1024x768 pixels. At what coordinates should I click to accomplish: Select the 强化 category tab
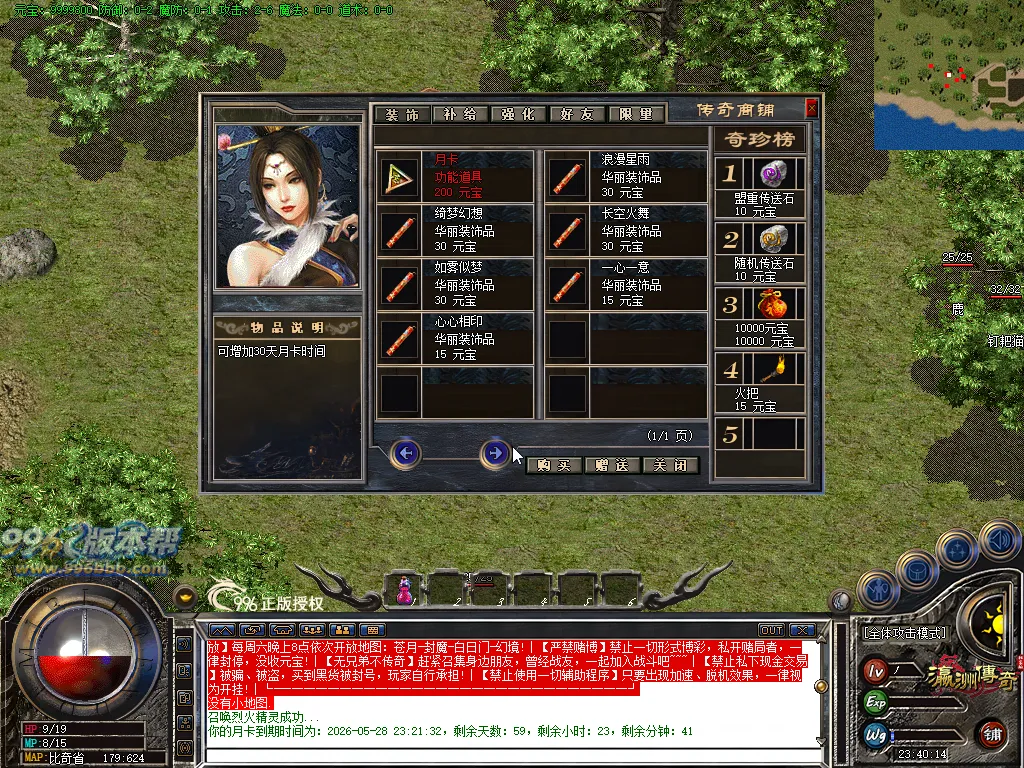click(518, 114)
